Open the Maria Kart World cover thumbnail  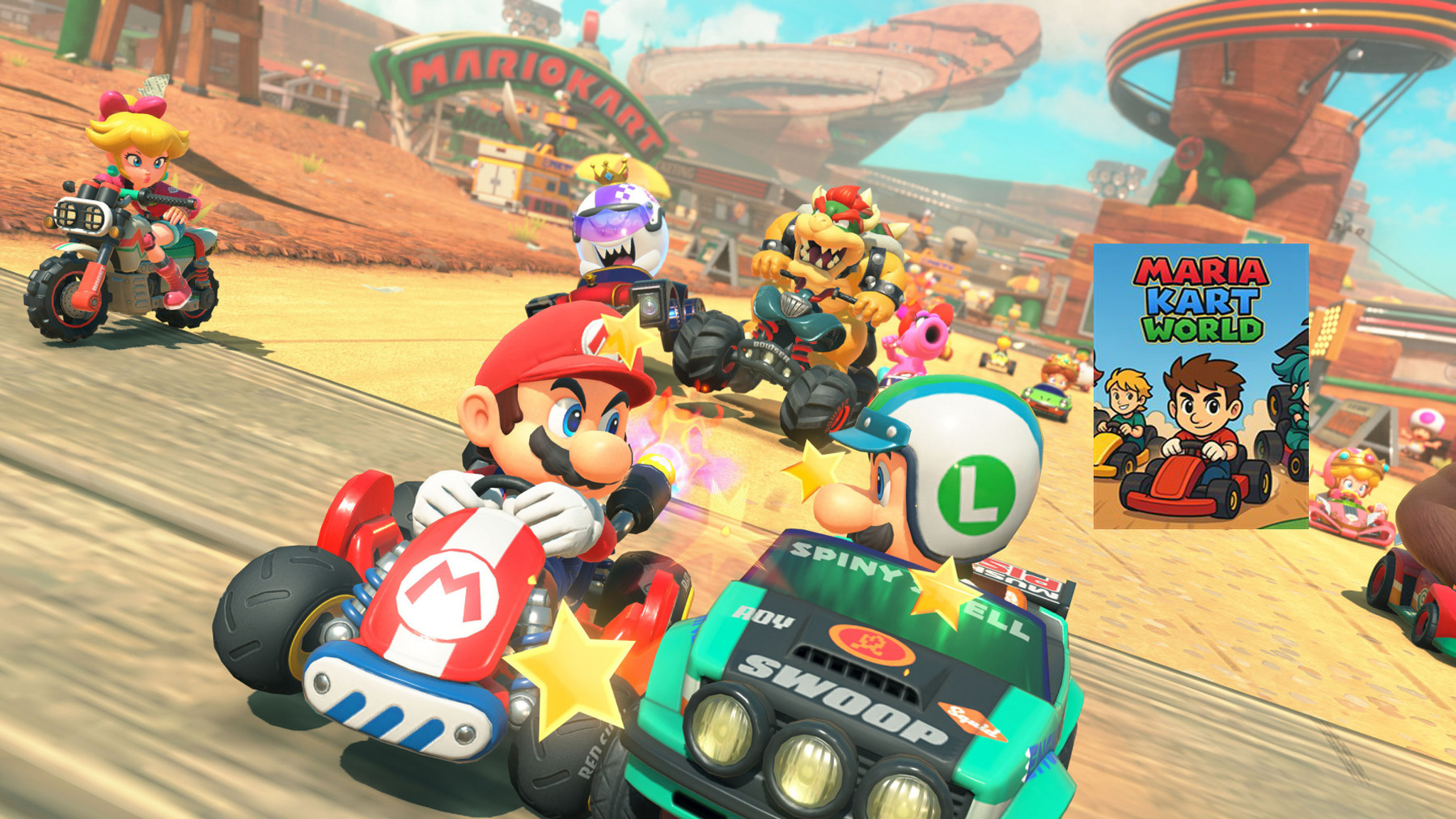pyautogui.click(x=1200, y=387)
